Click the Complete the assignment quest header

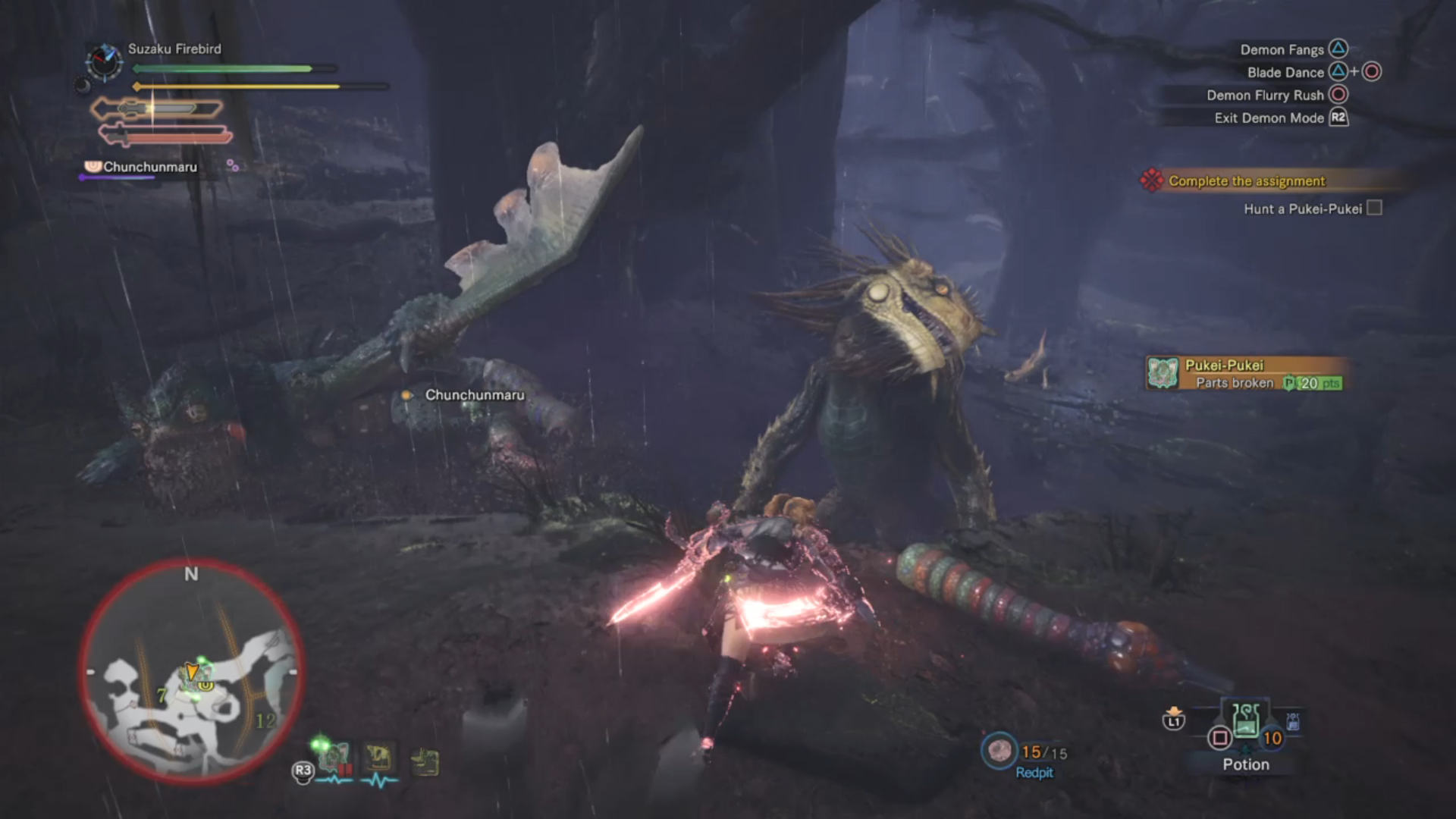[1246, 181]
